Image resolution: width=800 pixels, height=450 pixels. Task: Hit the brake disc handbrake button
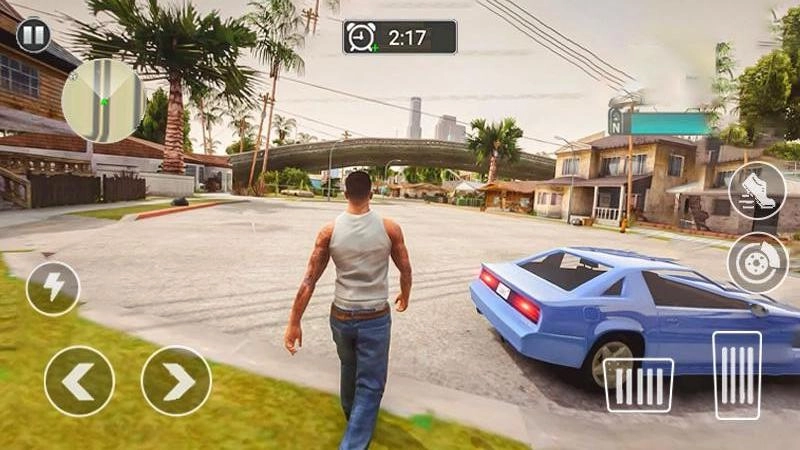click(757, 262)
